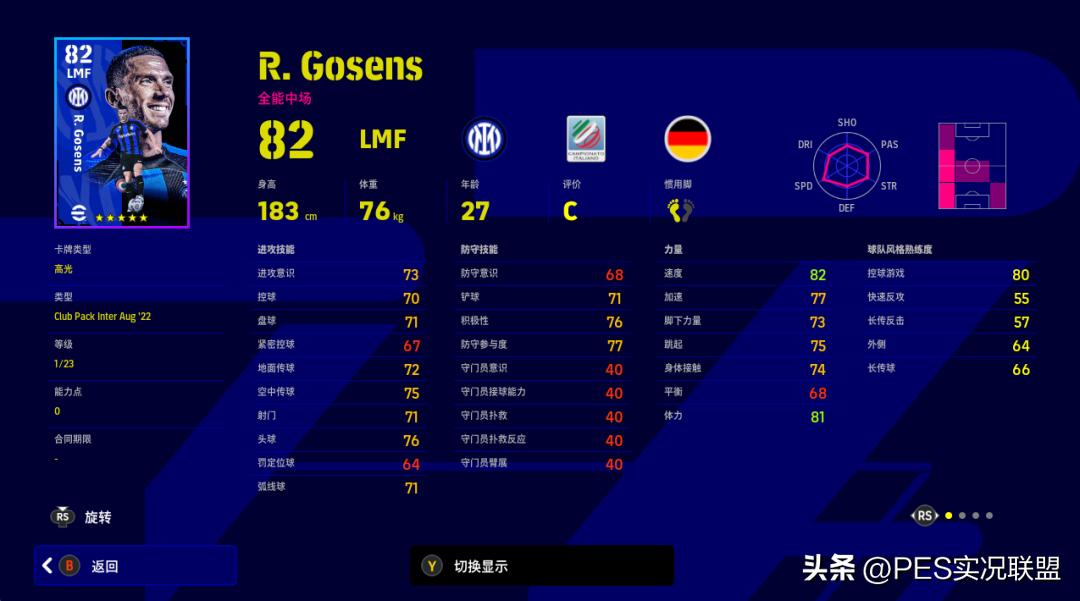Click the 旋转 rotate card control
Viewport: 1080px width, 601px height.
click(84, 517)
